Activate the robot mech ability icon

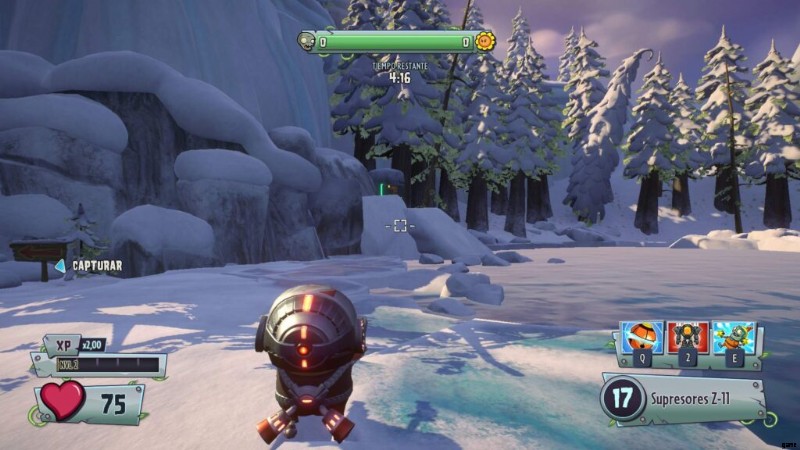[x=689, y=336]
